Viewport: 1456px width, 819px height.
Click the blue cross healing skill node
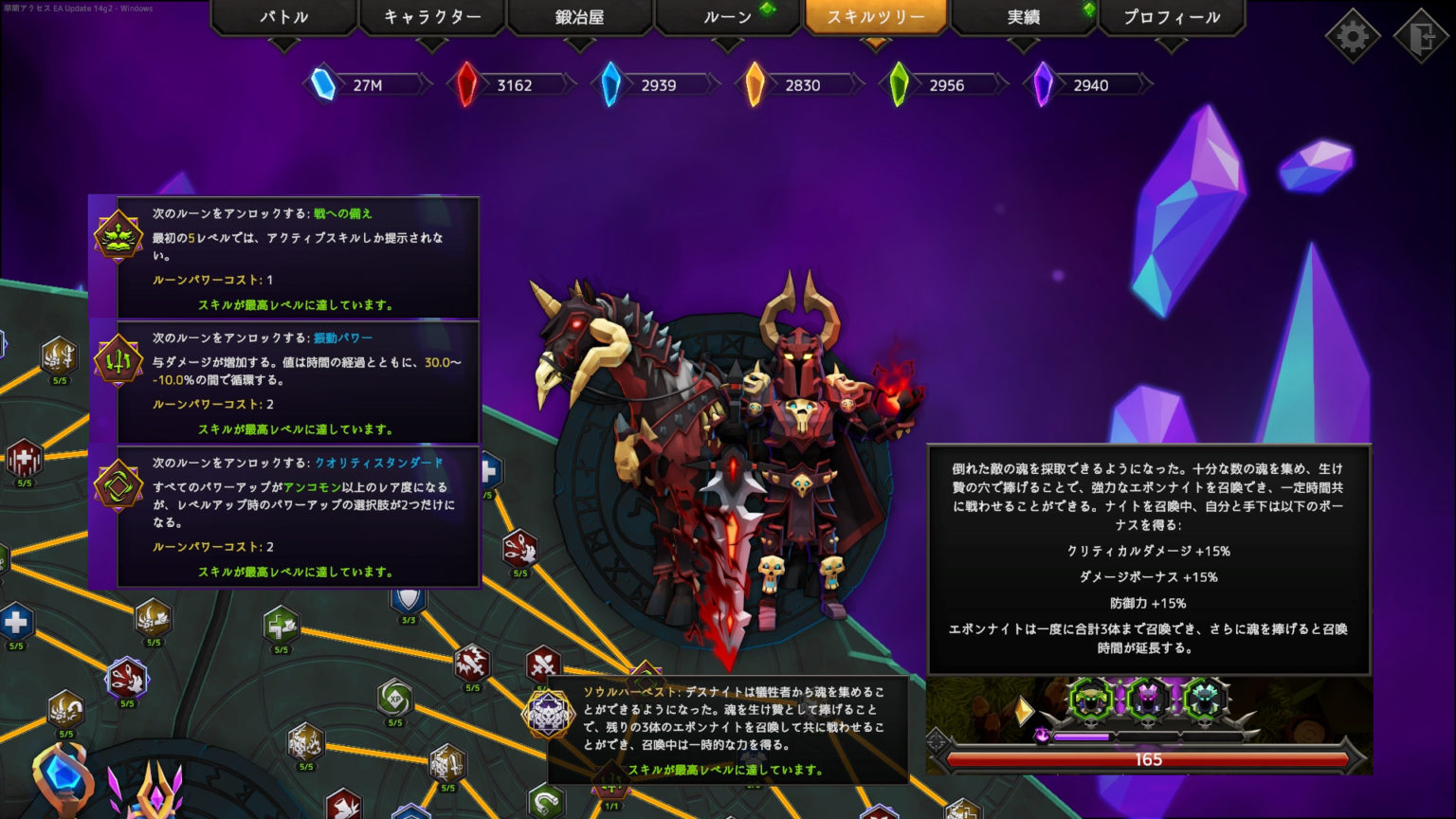pos(14,623)
